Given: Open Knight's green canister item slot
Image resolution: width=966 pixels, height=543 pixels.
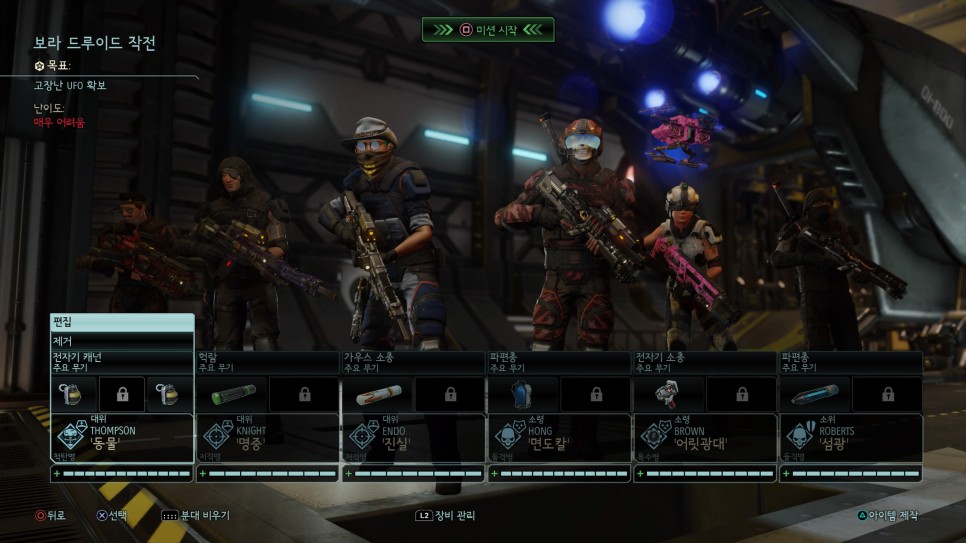Looking at the screenshot, I should [x=232, y=394].
